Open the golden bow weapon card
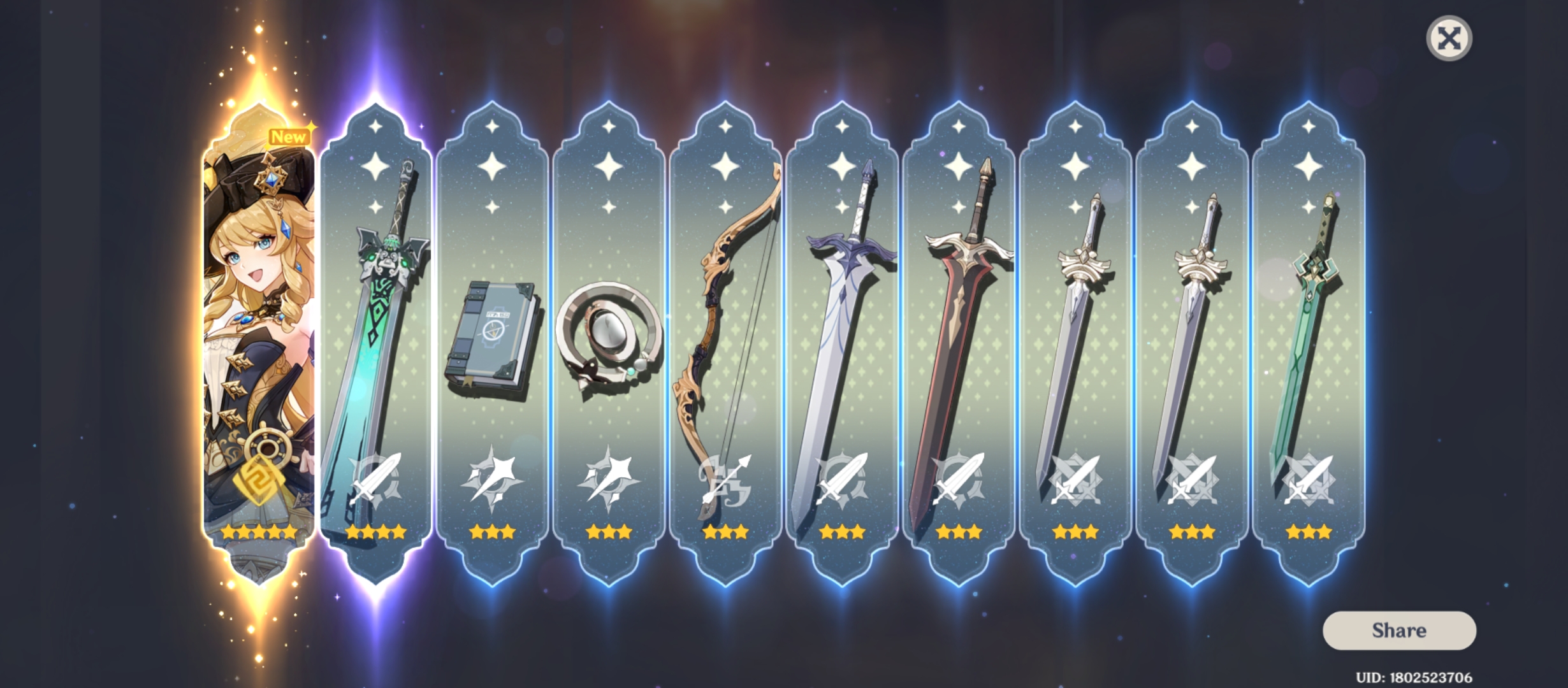 point(727,319)
